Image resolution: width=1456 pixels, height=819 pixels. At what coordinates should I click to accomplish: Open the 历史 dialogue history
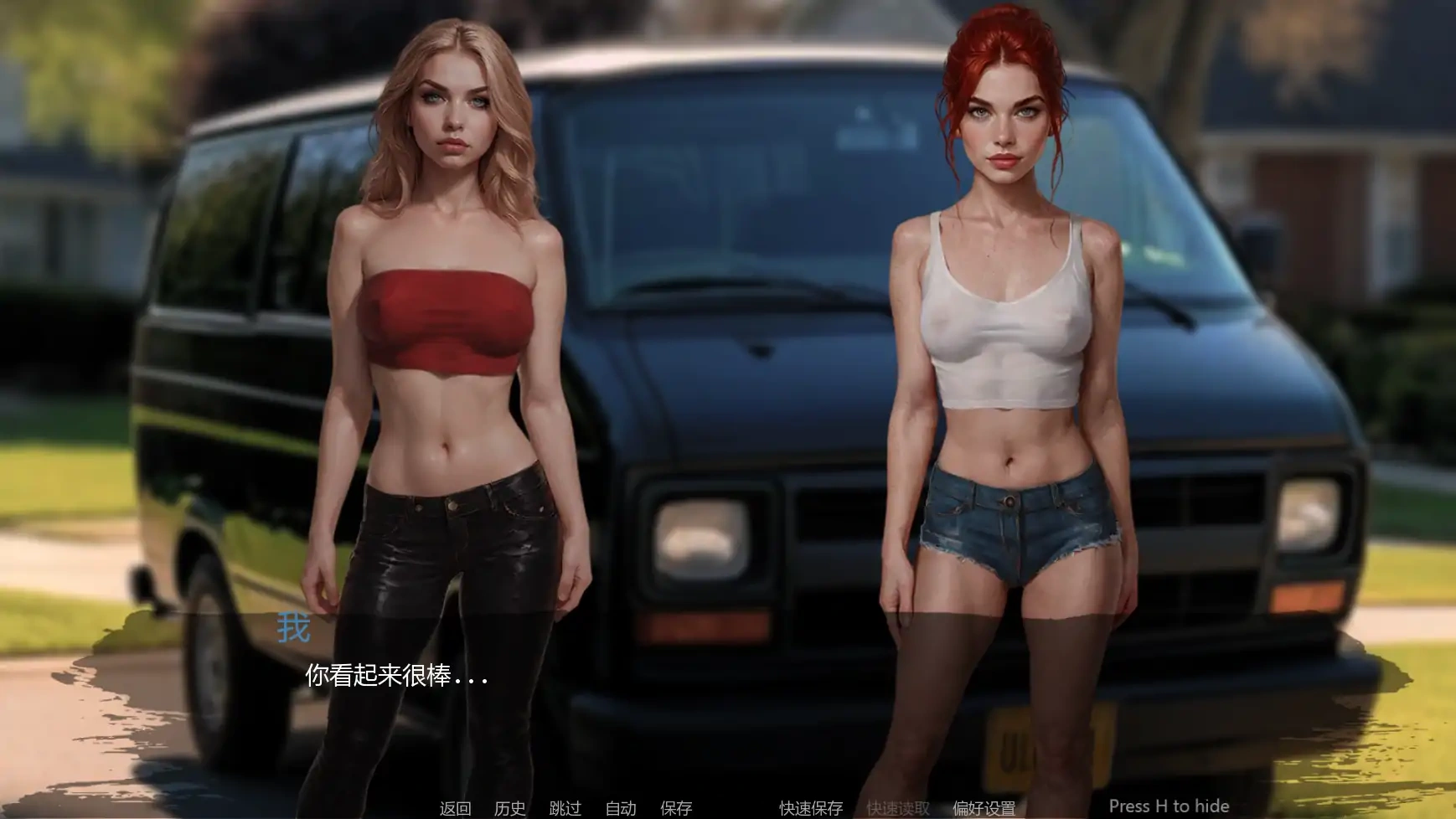tap(512, 809)
